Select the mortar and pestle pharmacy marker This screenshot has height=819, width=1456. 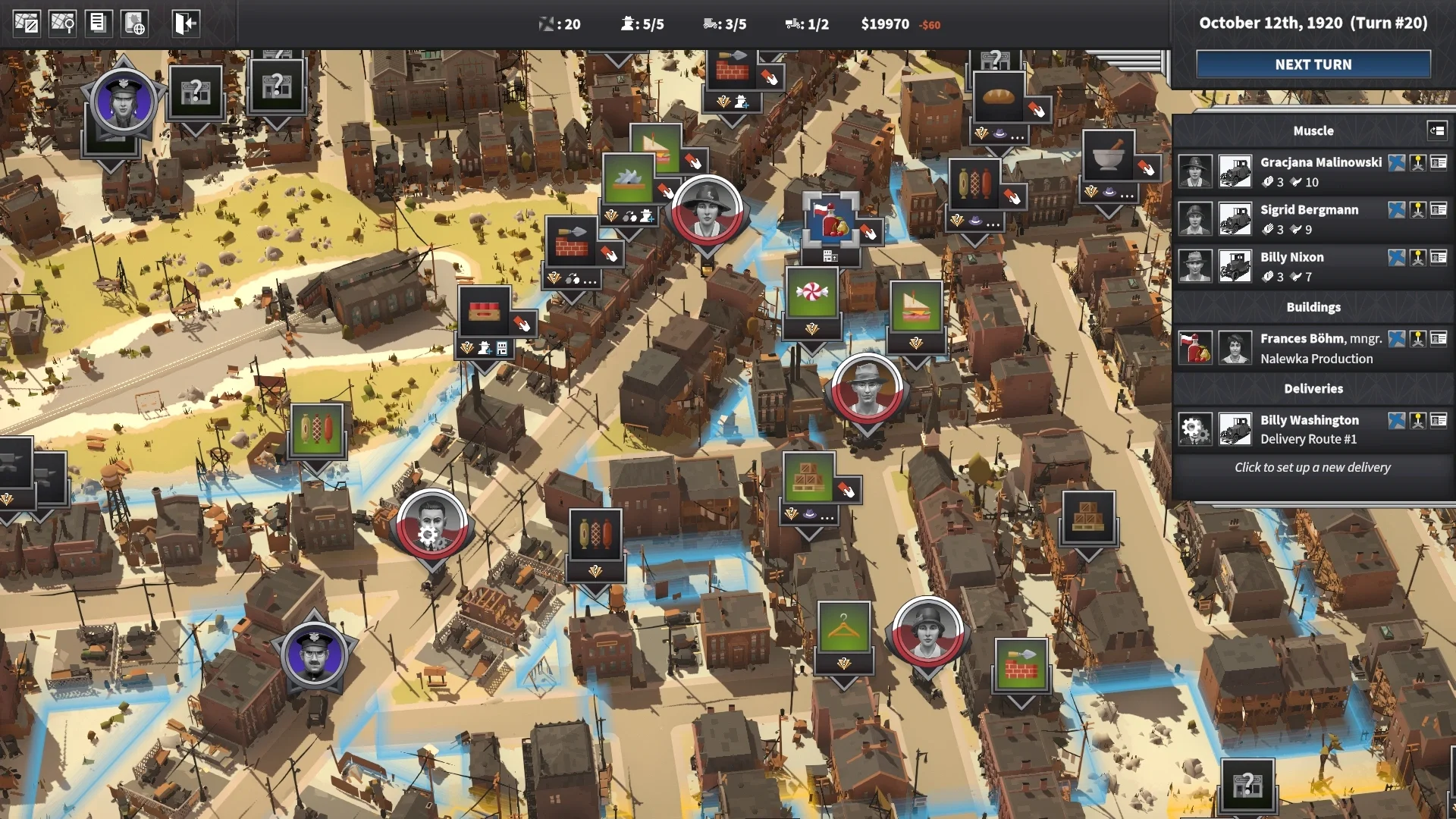1108,157
